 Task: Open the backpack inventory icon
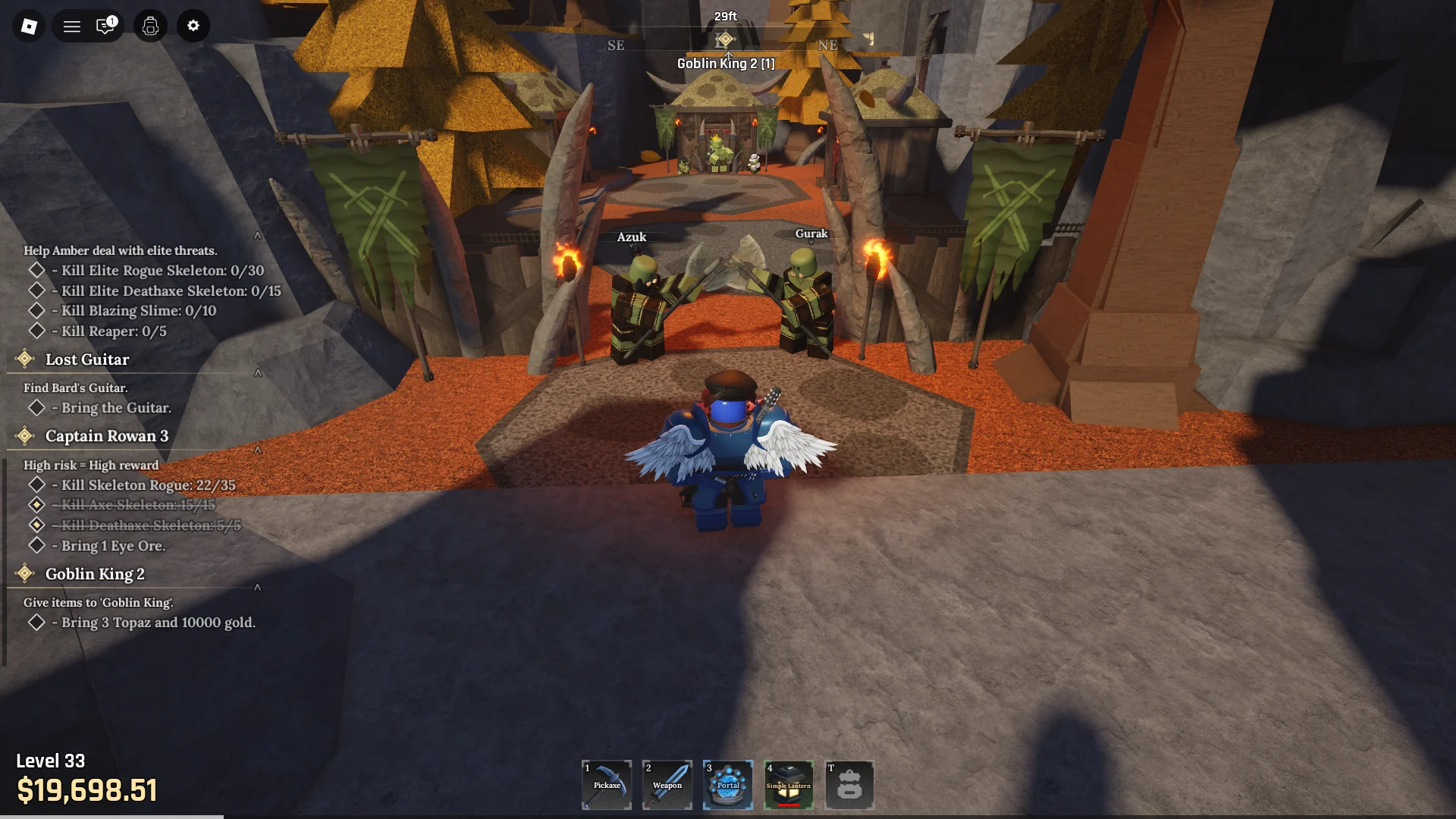coord(149,26)
